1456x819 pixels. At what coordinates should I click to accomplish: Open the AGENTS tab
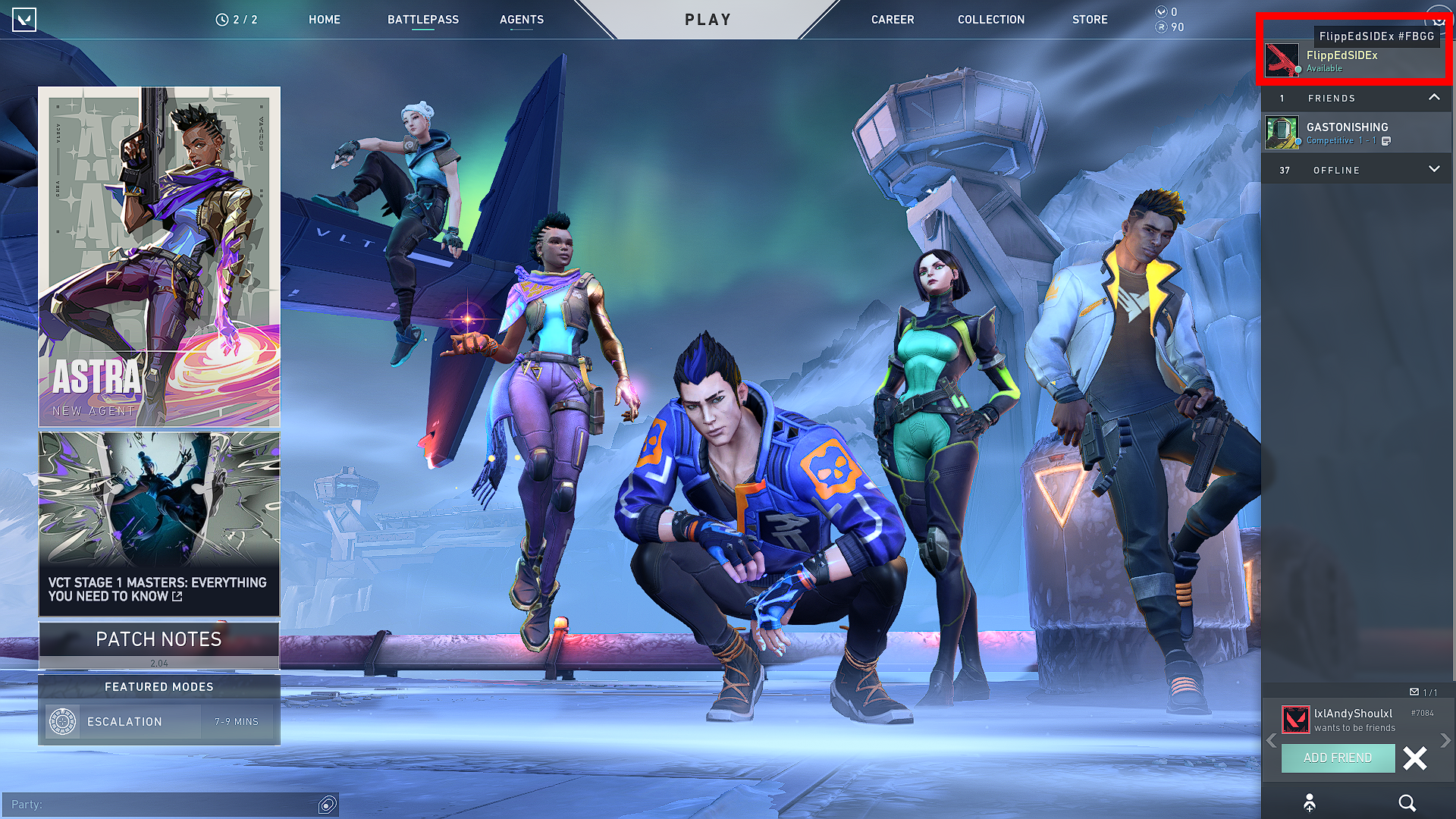click(522, 20)
